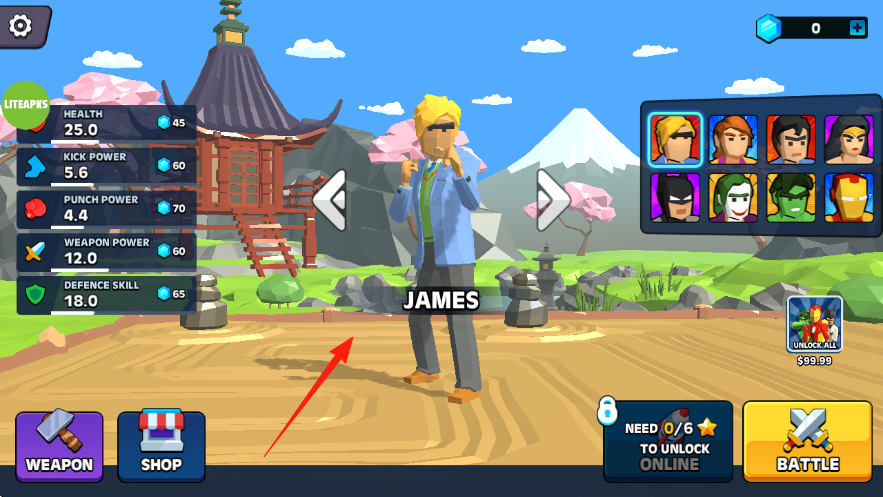Screen dimensions: 883x497
Task: Pick the green Hulk-style character
Action: 791,198
